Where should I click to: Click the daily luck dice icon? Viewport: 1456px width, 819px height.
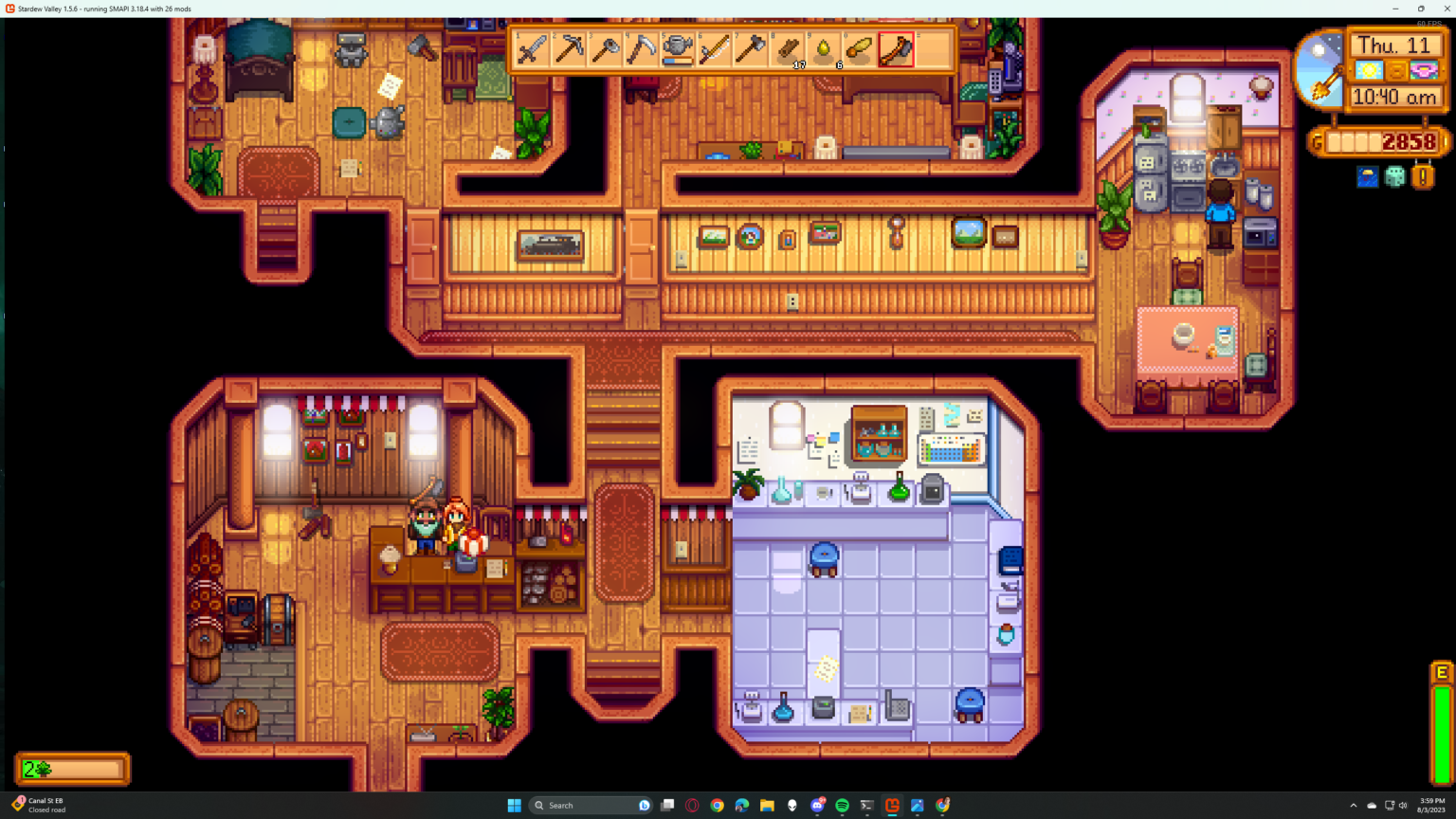pyautogui.click(x=1395, y=177)
